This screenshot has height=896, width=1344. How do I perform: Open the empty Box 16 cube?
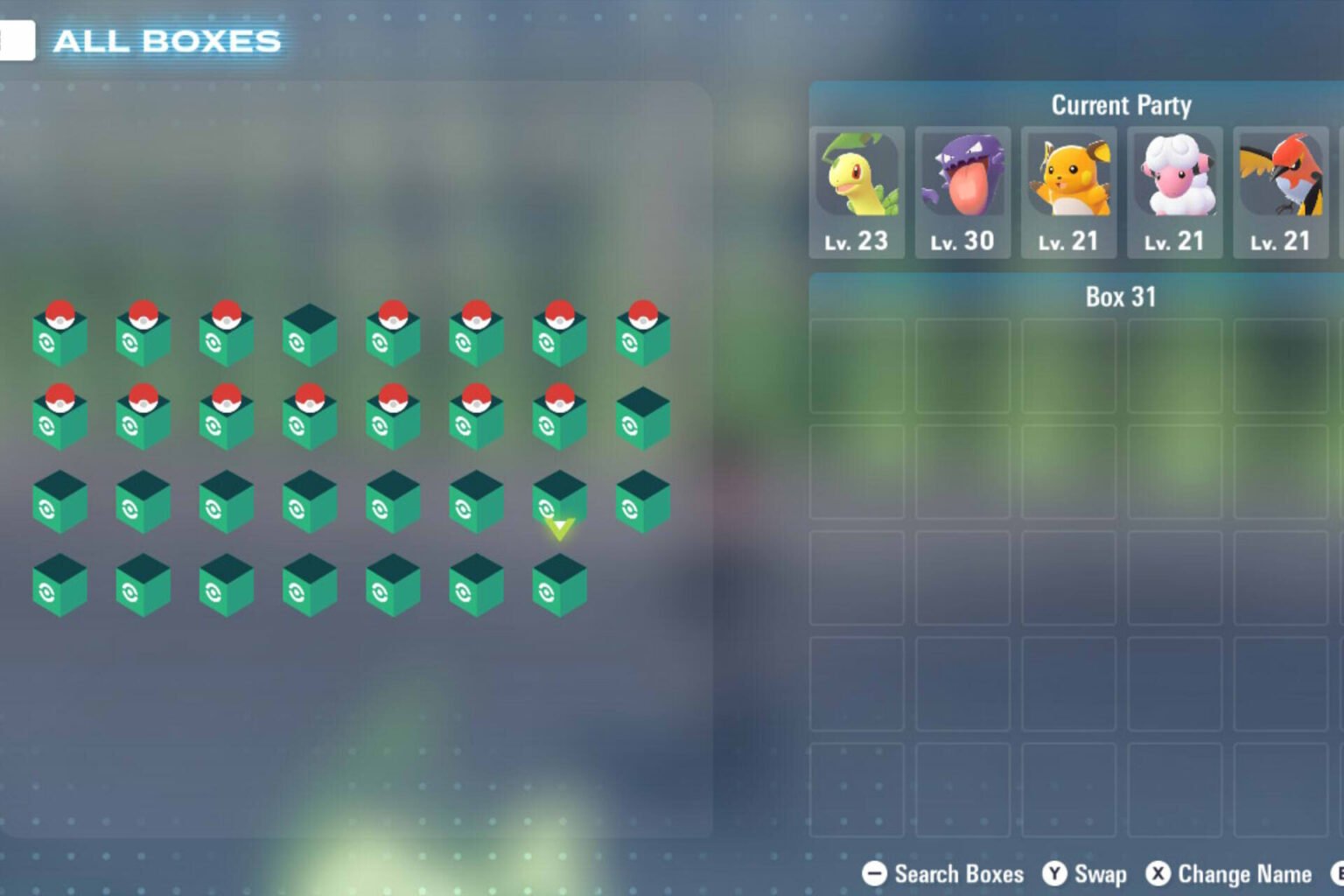[643, 418]
